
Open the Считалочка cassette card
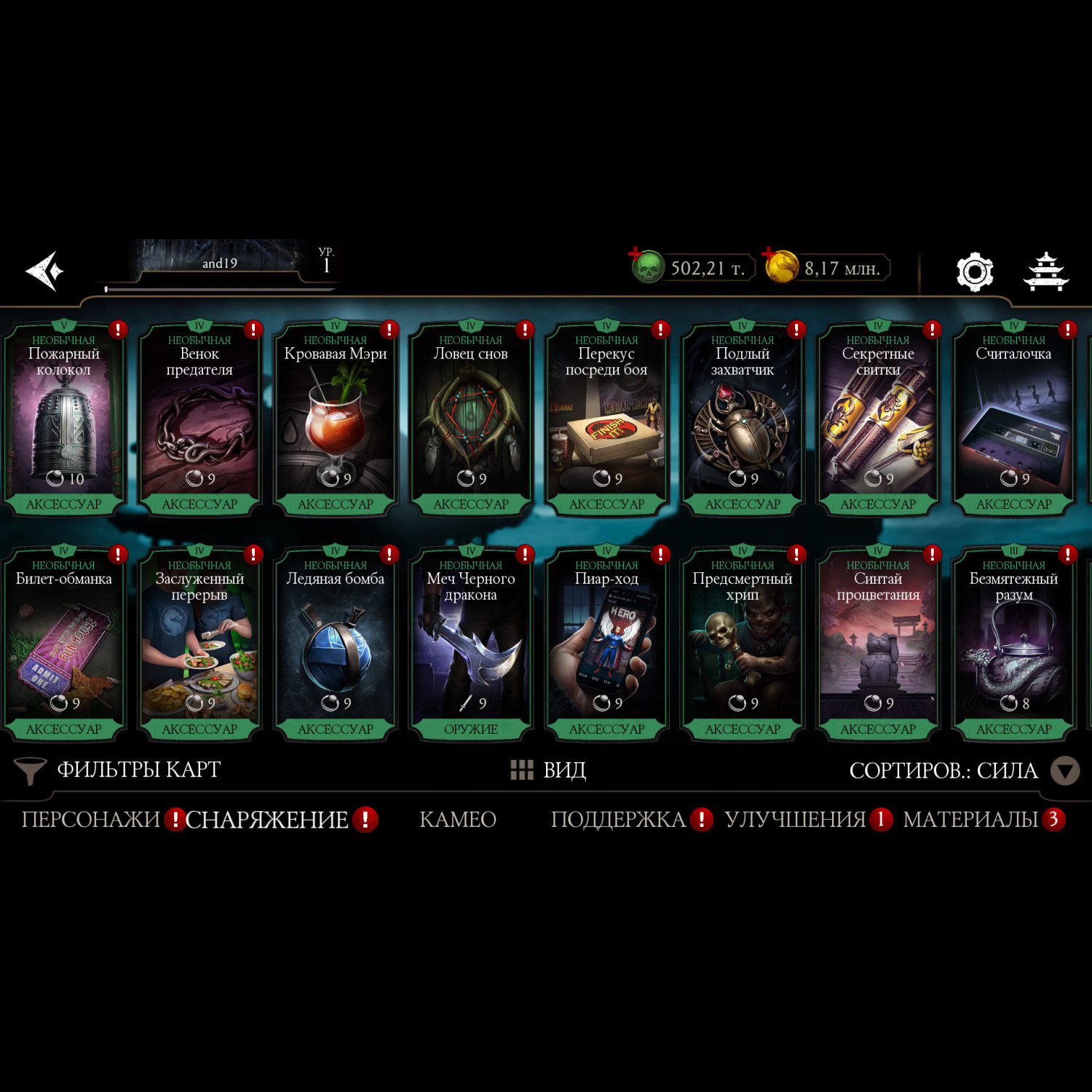[x=1013, y=420]
